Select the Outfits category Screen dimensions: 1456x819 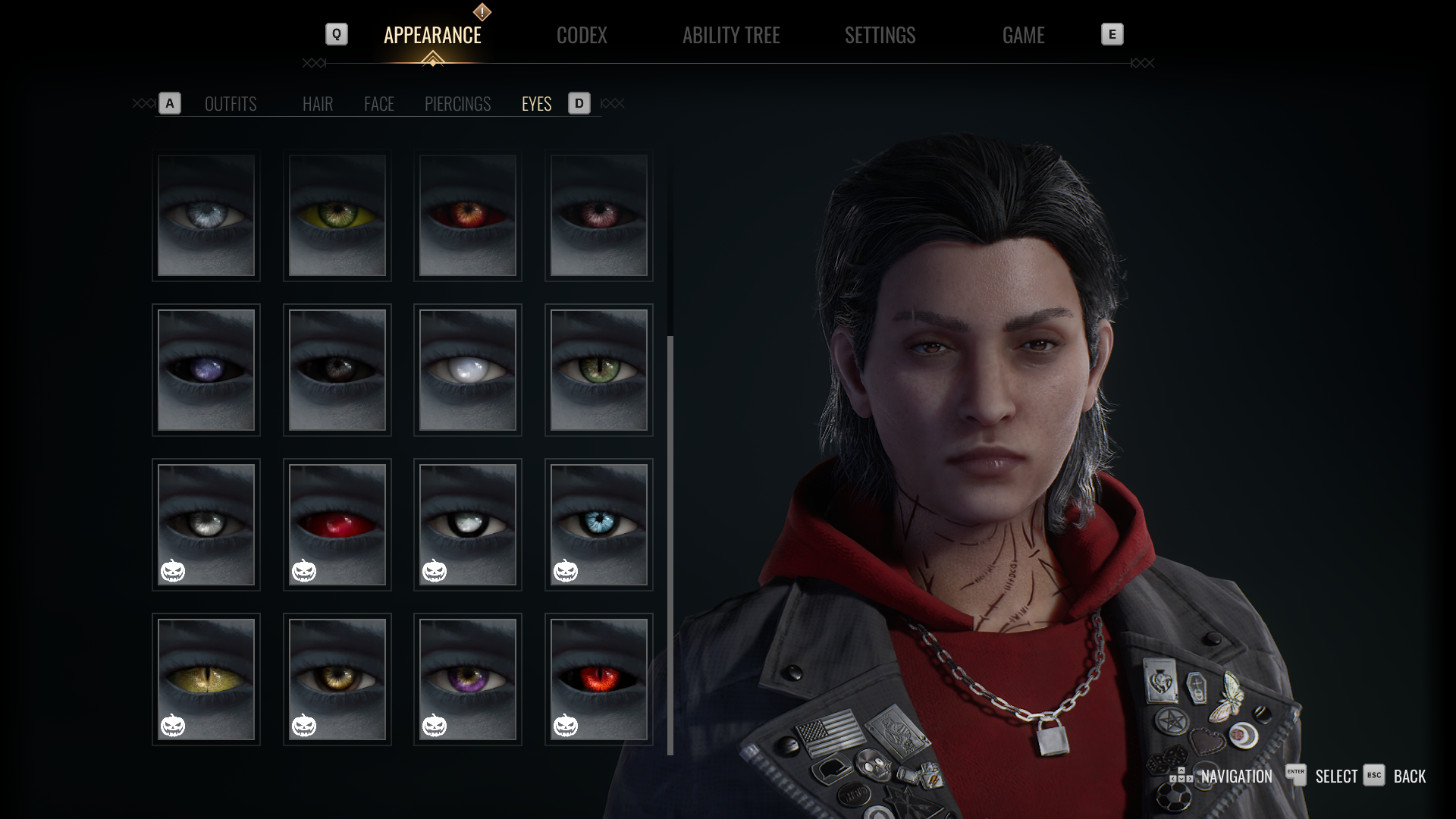click(x=231, y=104)
